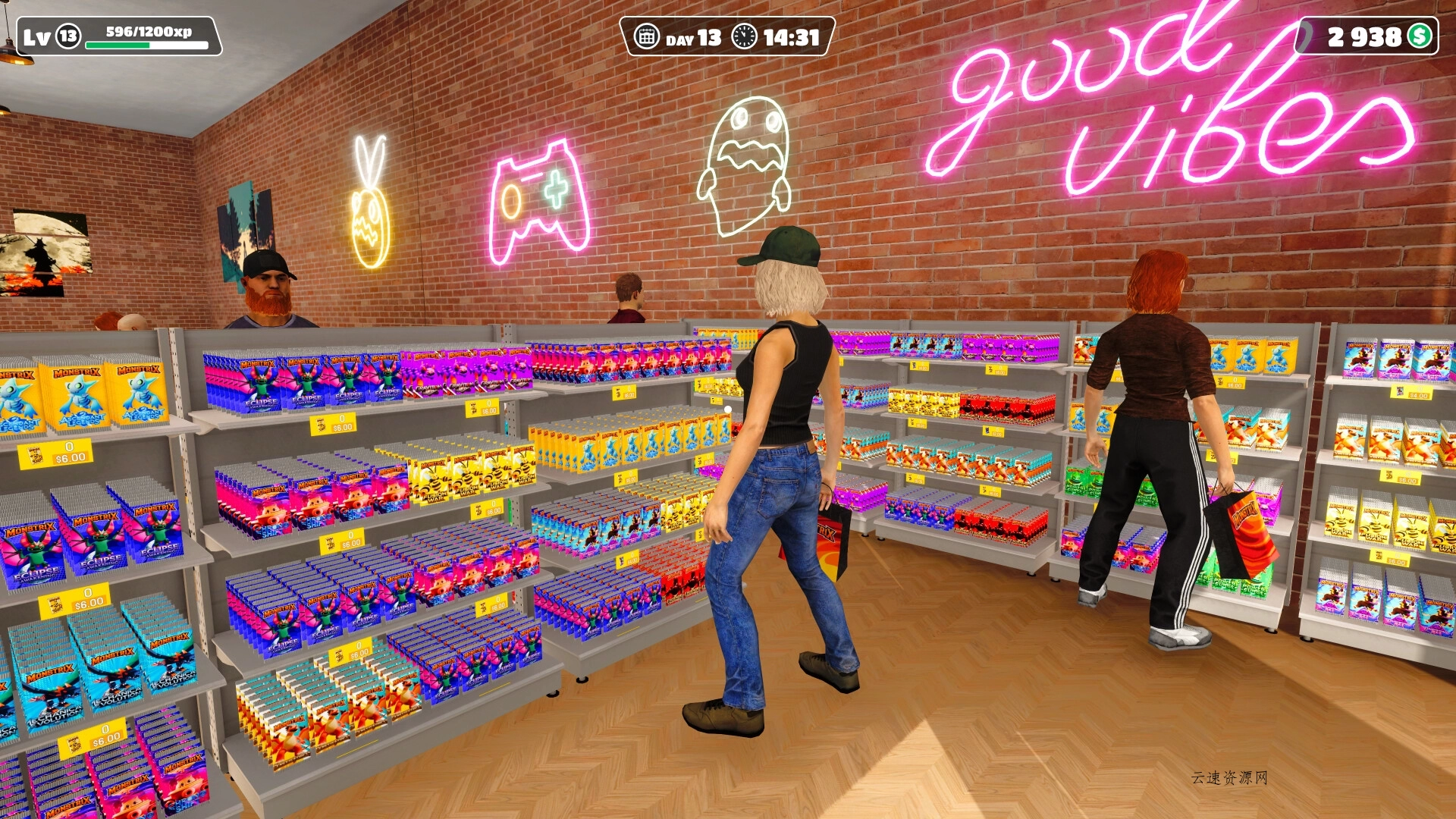Click the 2938 money counter display

[1365, 35]
